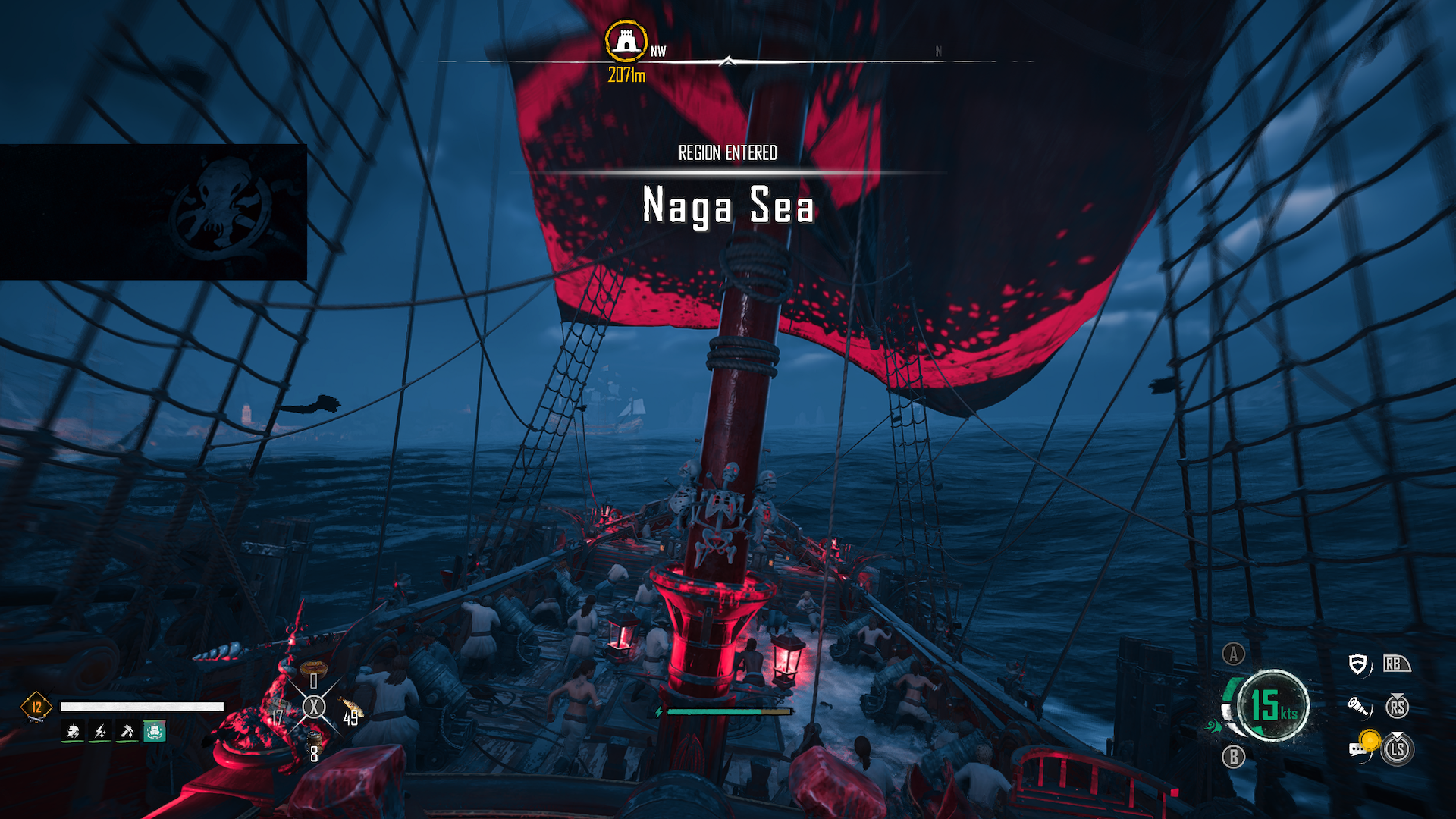Click the lightning bolt buff icon
This screenshot has width=1456, height=819.
coord(100,731)
